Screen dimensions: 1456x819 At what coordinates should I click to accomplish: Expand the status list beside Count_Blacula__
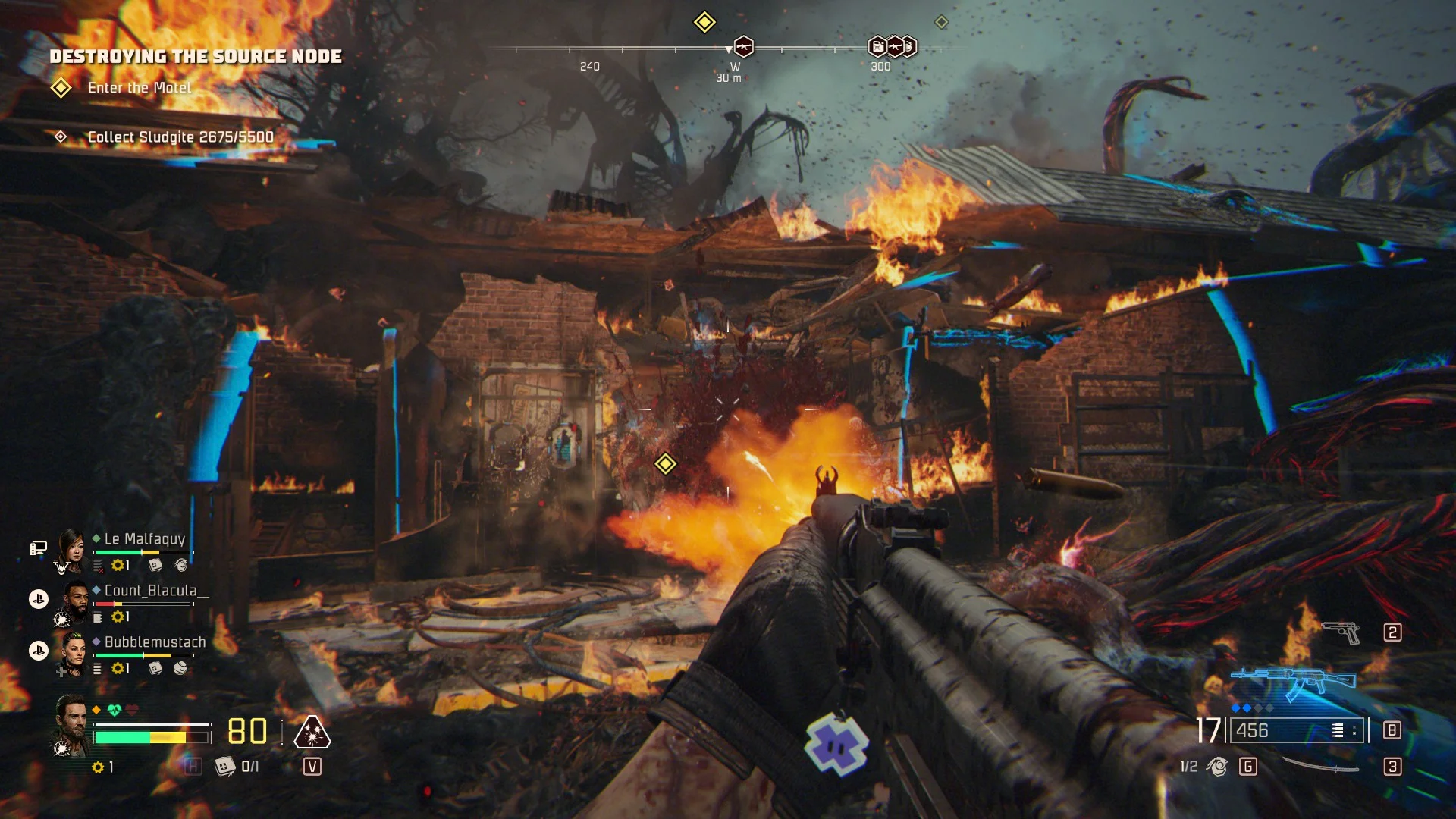pos(98,617)
